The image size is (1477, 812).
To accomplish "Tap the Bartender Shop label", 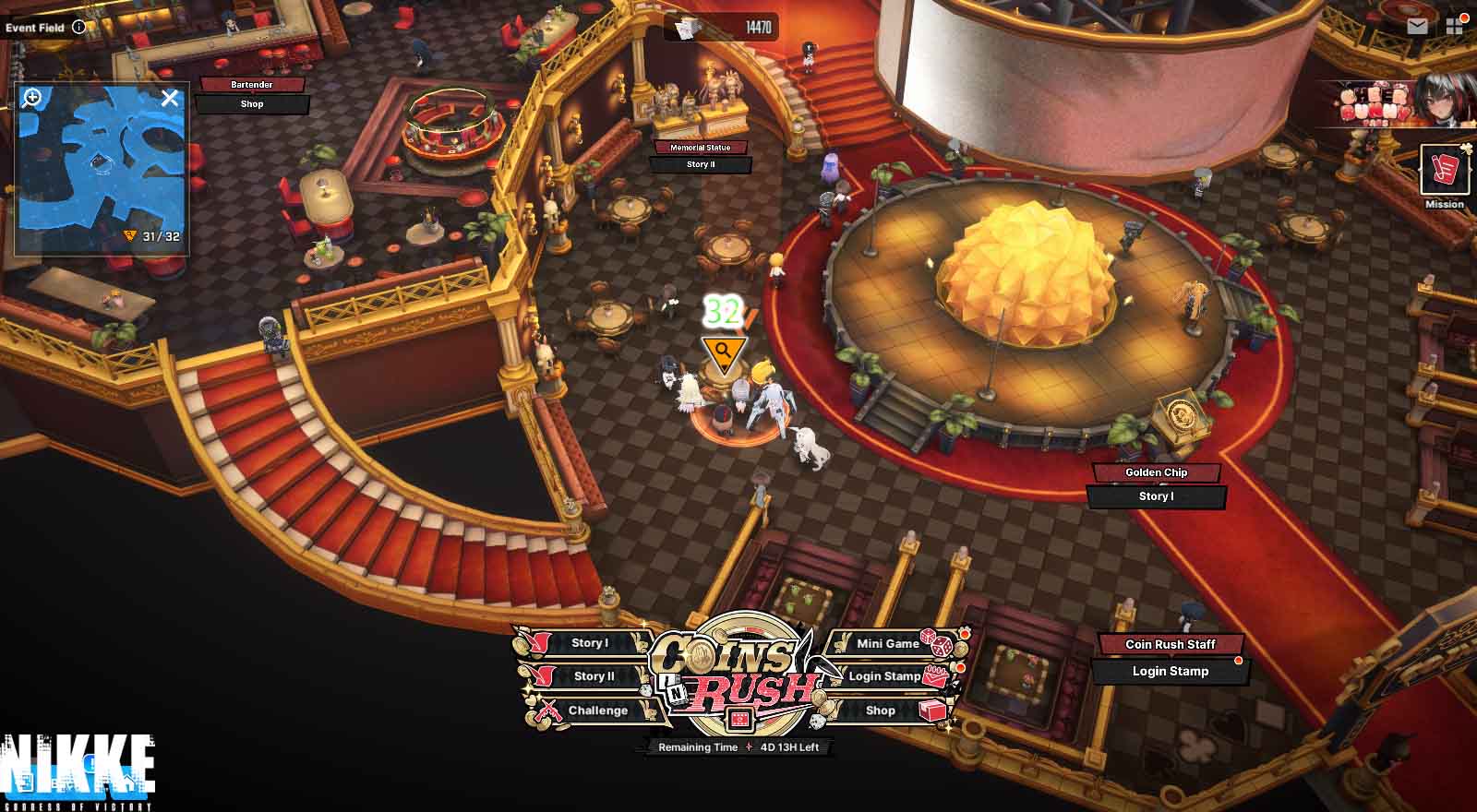I will click(x=252, y=104).
